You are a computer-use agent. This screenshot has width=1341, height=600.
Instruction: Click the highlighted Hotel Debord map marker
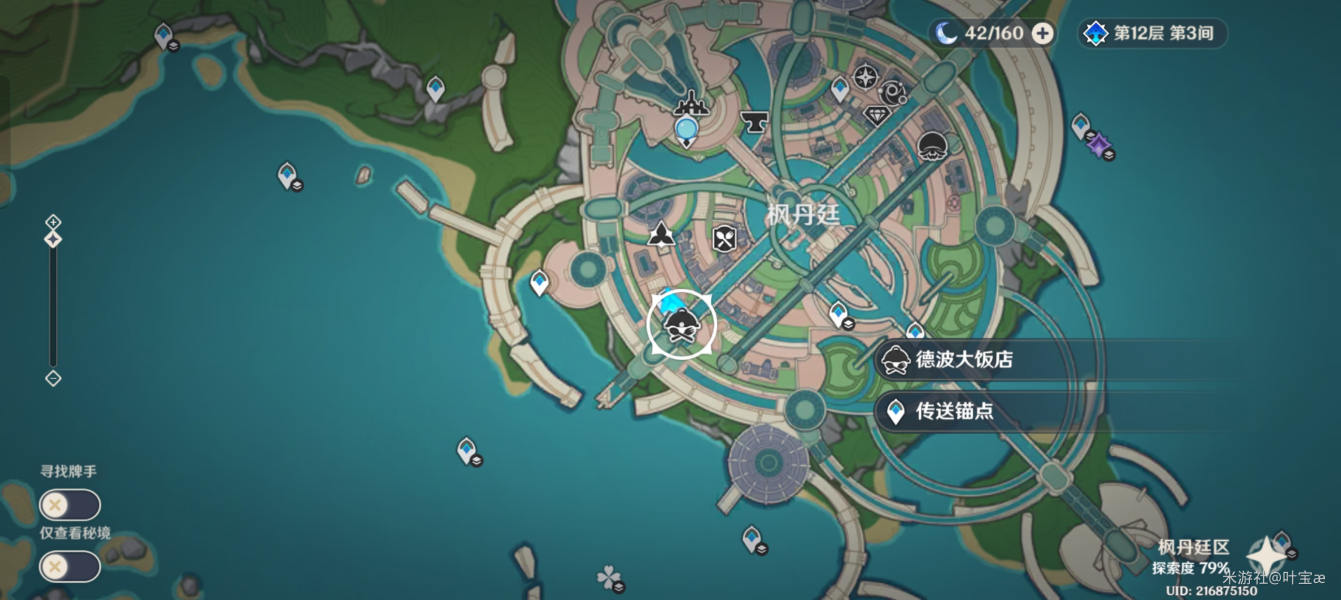click(681, 324)
